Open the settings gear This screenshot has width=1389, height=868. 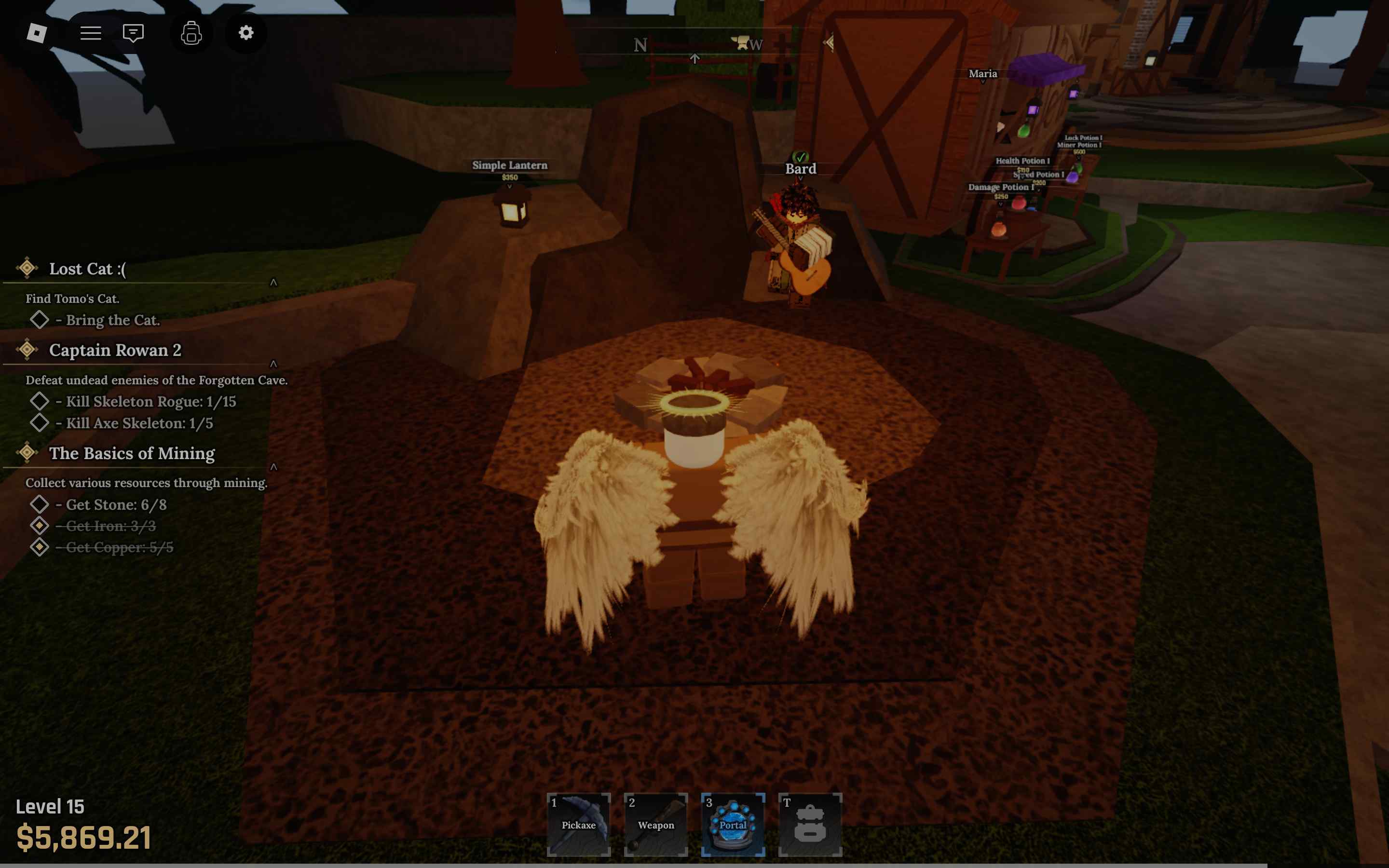pyautogui.click(x=246, y=33)
